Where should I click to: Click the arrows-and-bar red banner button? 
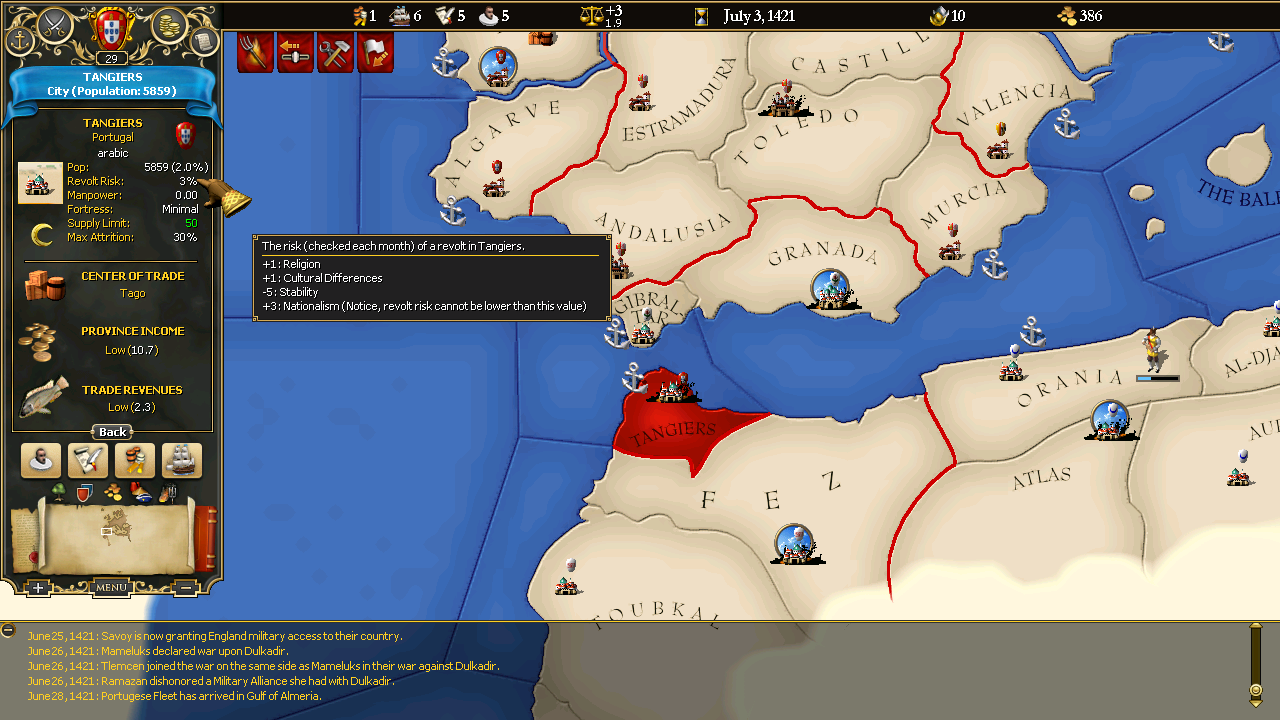point(295,53)
